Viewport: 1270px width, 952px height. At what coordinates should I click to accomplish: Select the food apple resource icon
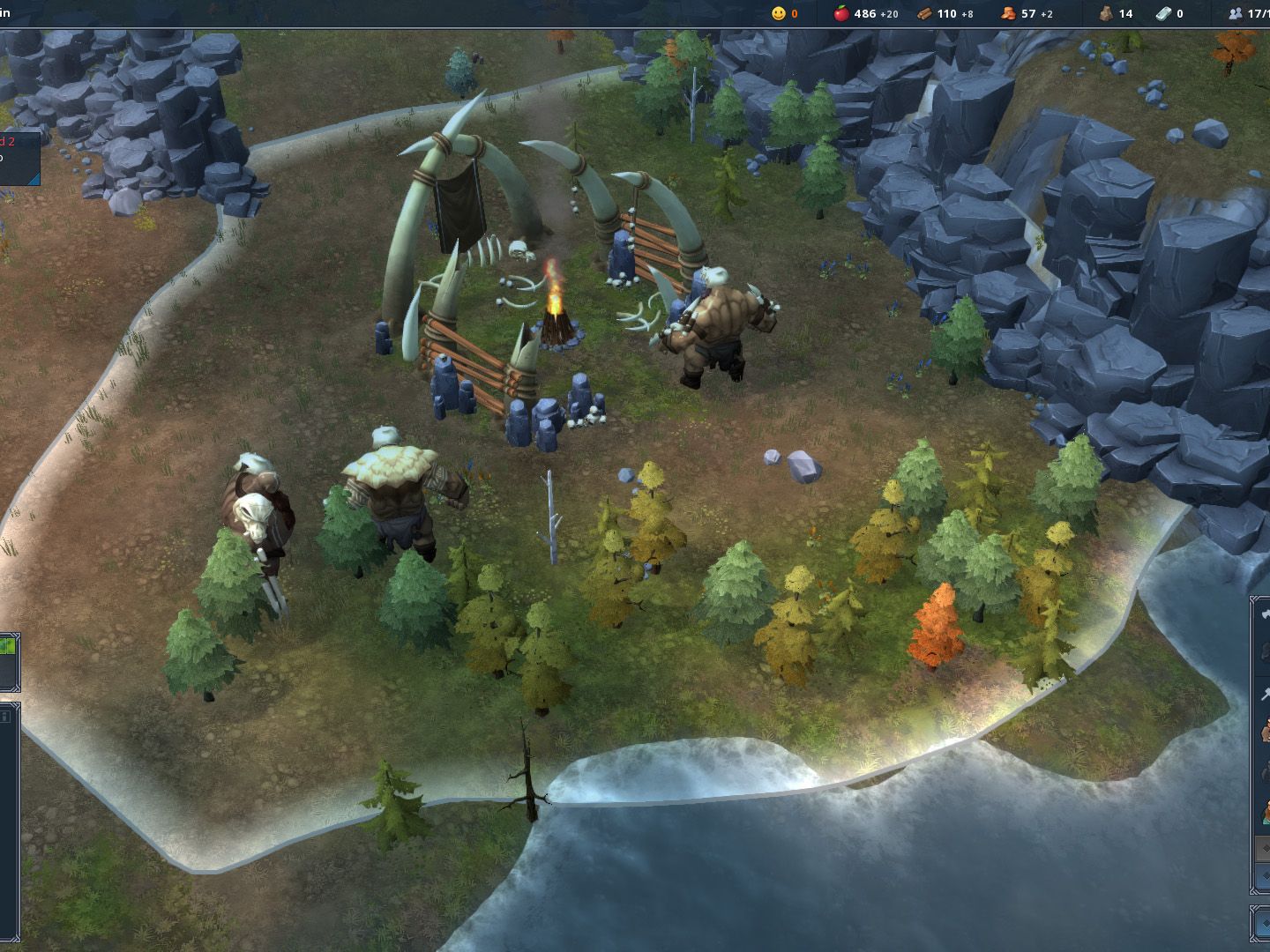pyautogui.click(x=841, y=13)
